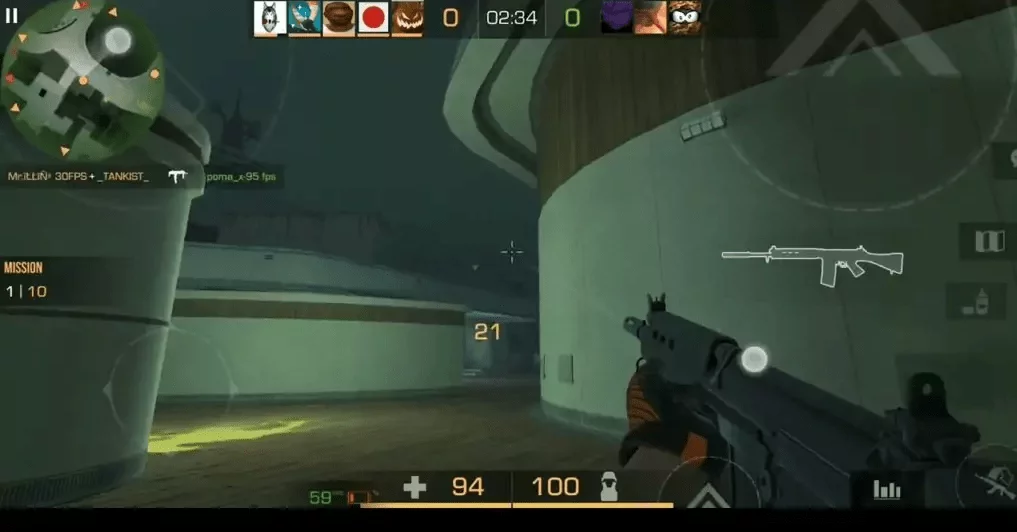Select the purple avatar on enemy team
Image resolution: width=1017 pixels, height=532 pixels.
click(616, 18)
